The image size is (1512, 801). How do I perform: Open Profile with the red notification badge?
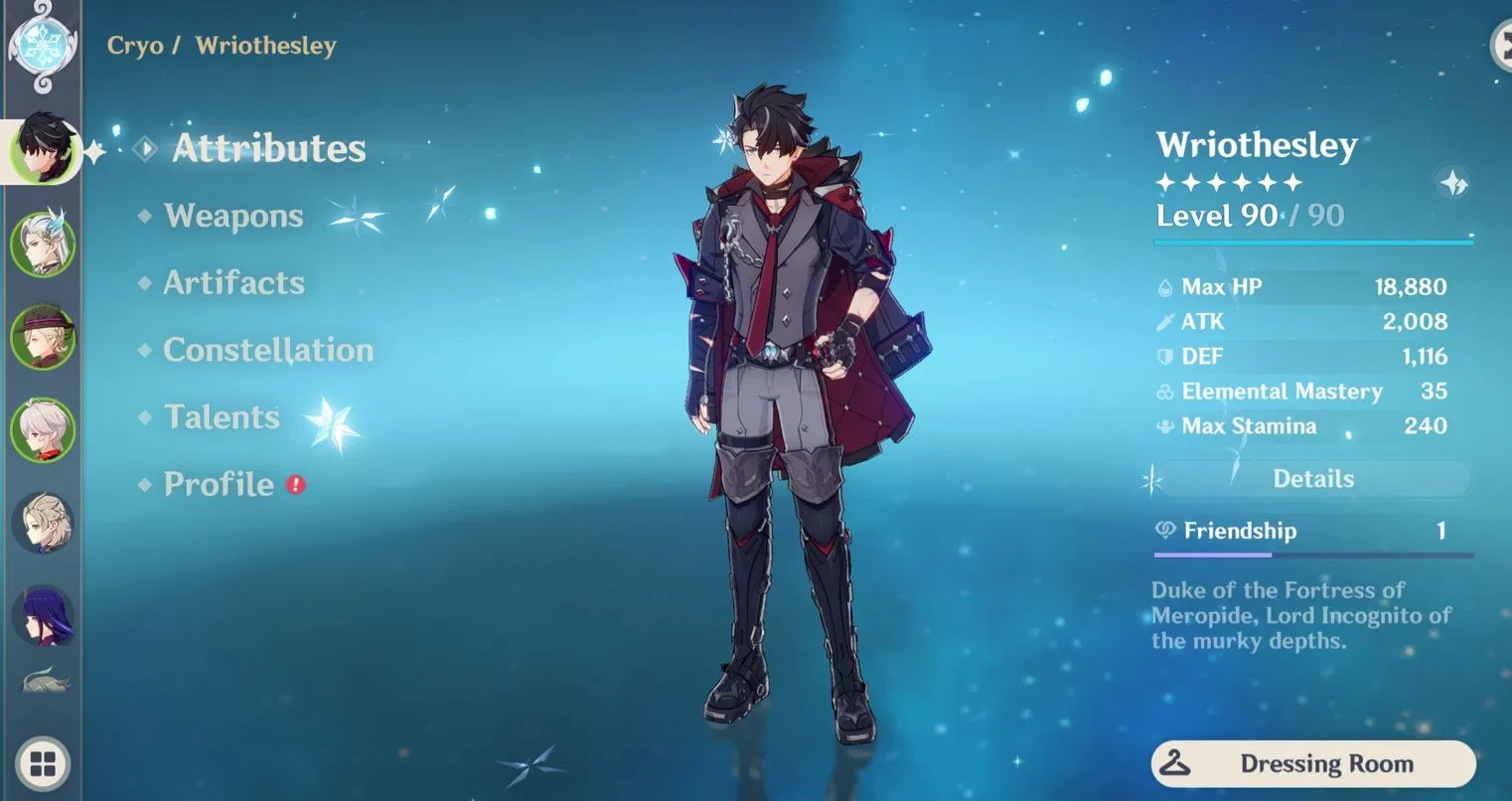click(221, 485)
